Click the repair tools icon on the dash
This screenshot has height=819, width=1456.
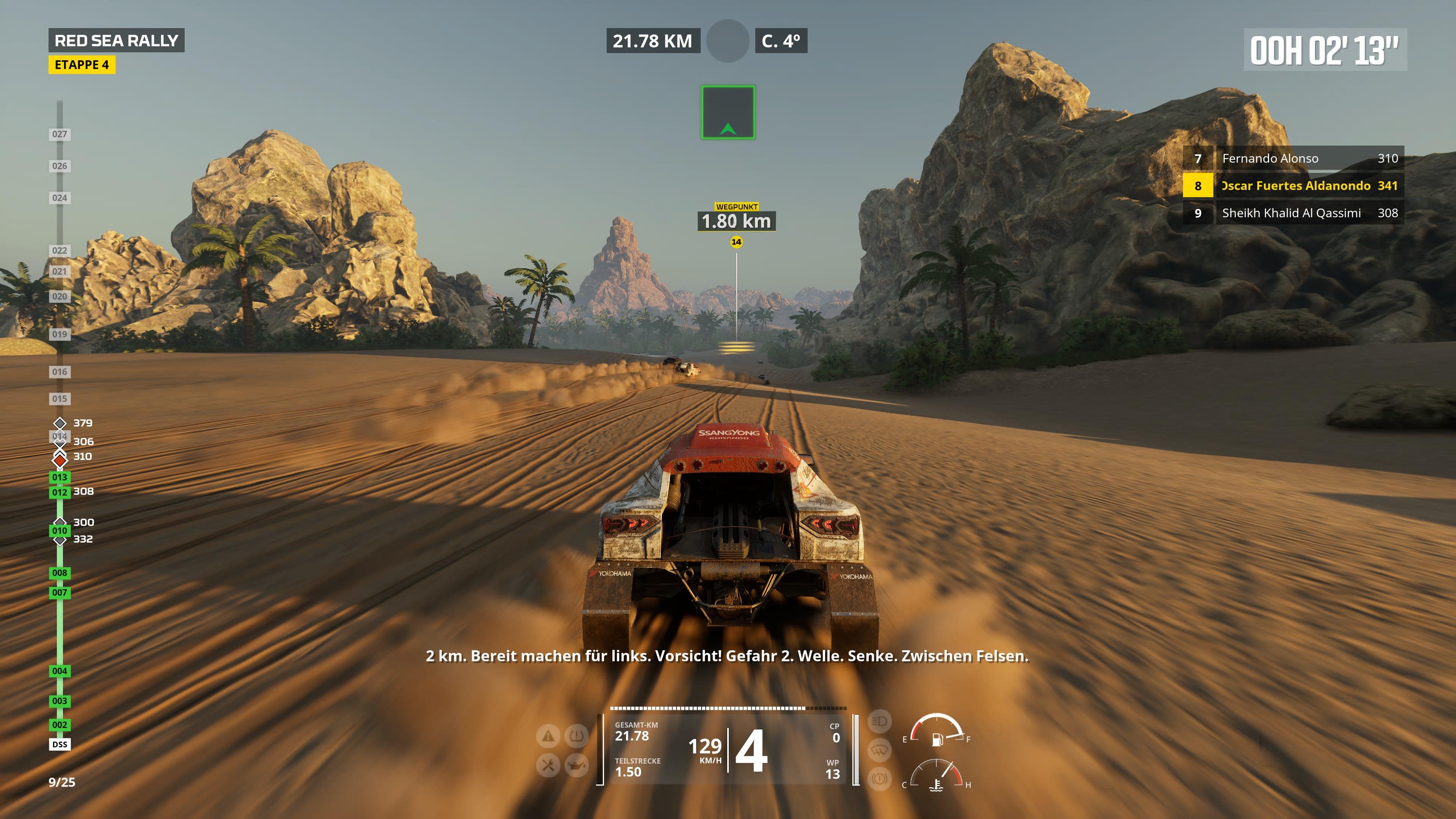547,766
